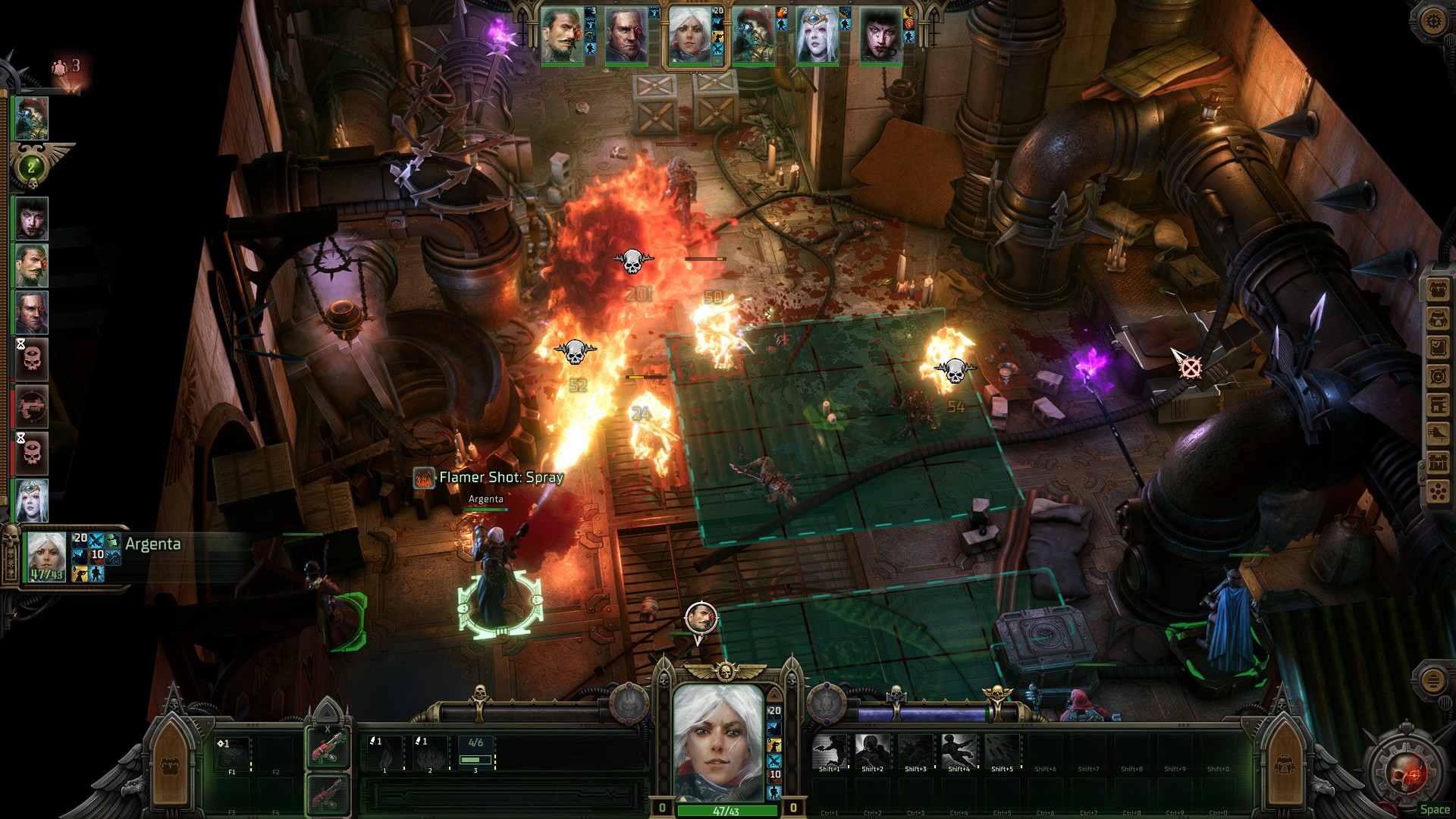Select the mustached man in the party bar
1456x819 pixels.
coord(562,36)
